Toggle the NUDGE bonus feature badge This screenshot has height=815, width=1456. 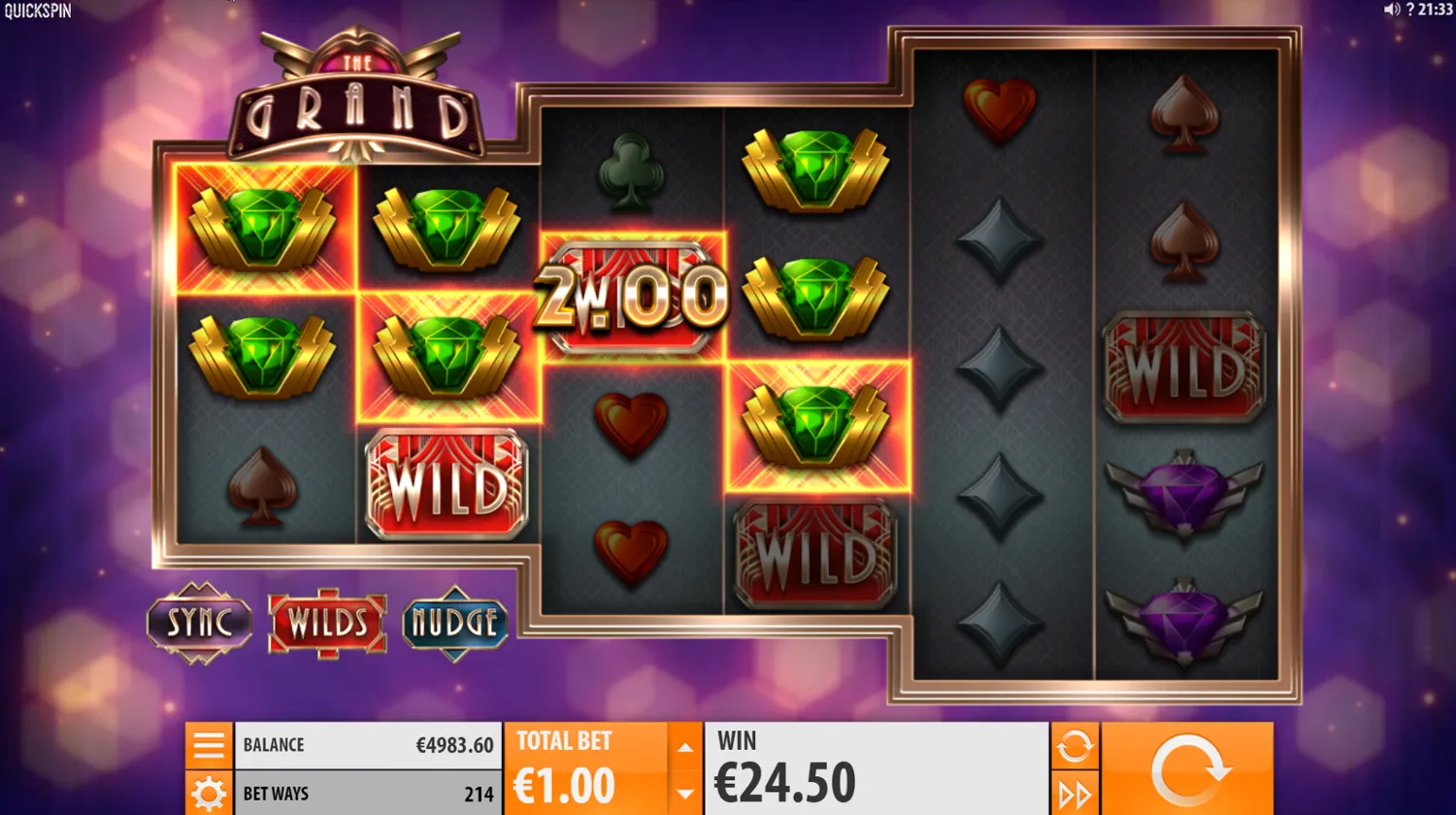tap(455, 624)
